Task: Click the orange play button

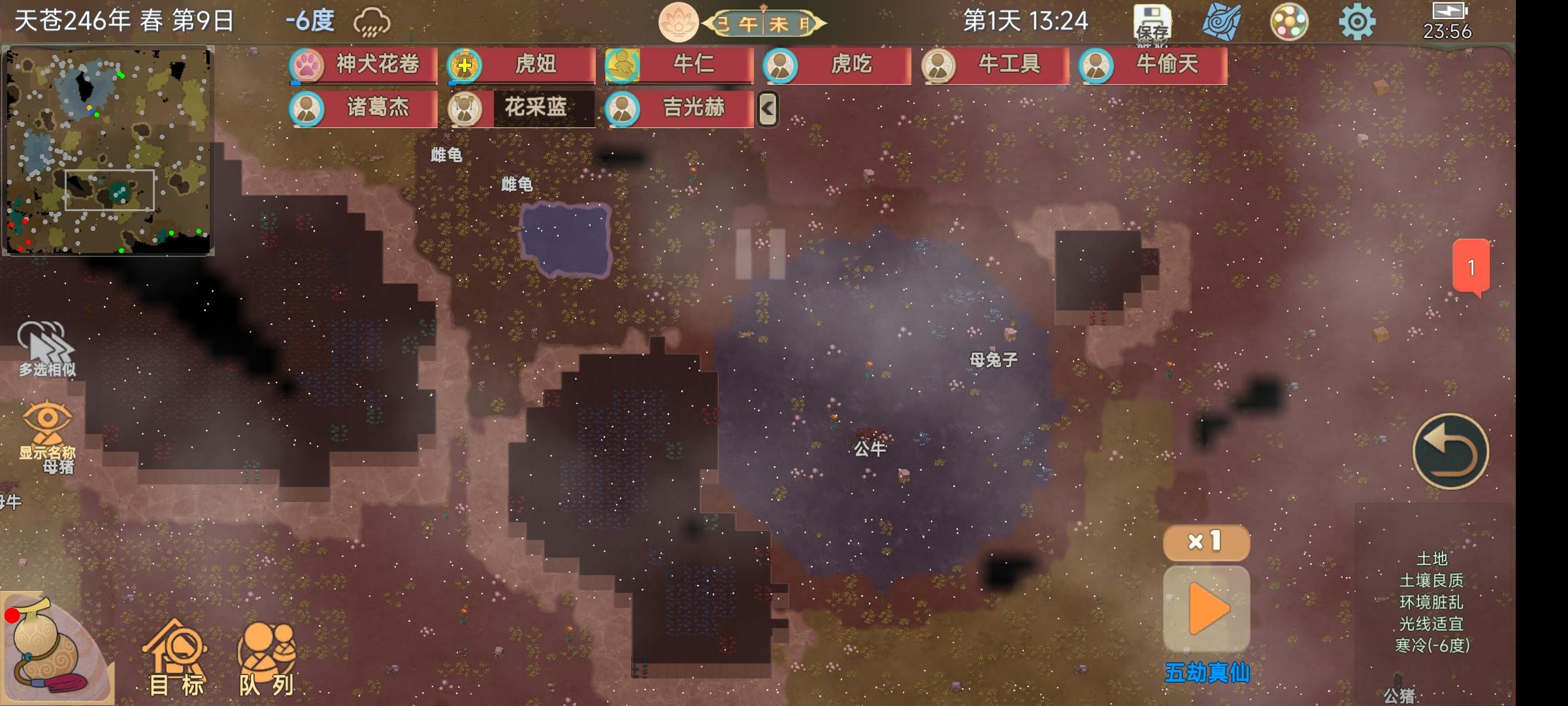Action: (1207, 609)
